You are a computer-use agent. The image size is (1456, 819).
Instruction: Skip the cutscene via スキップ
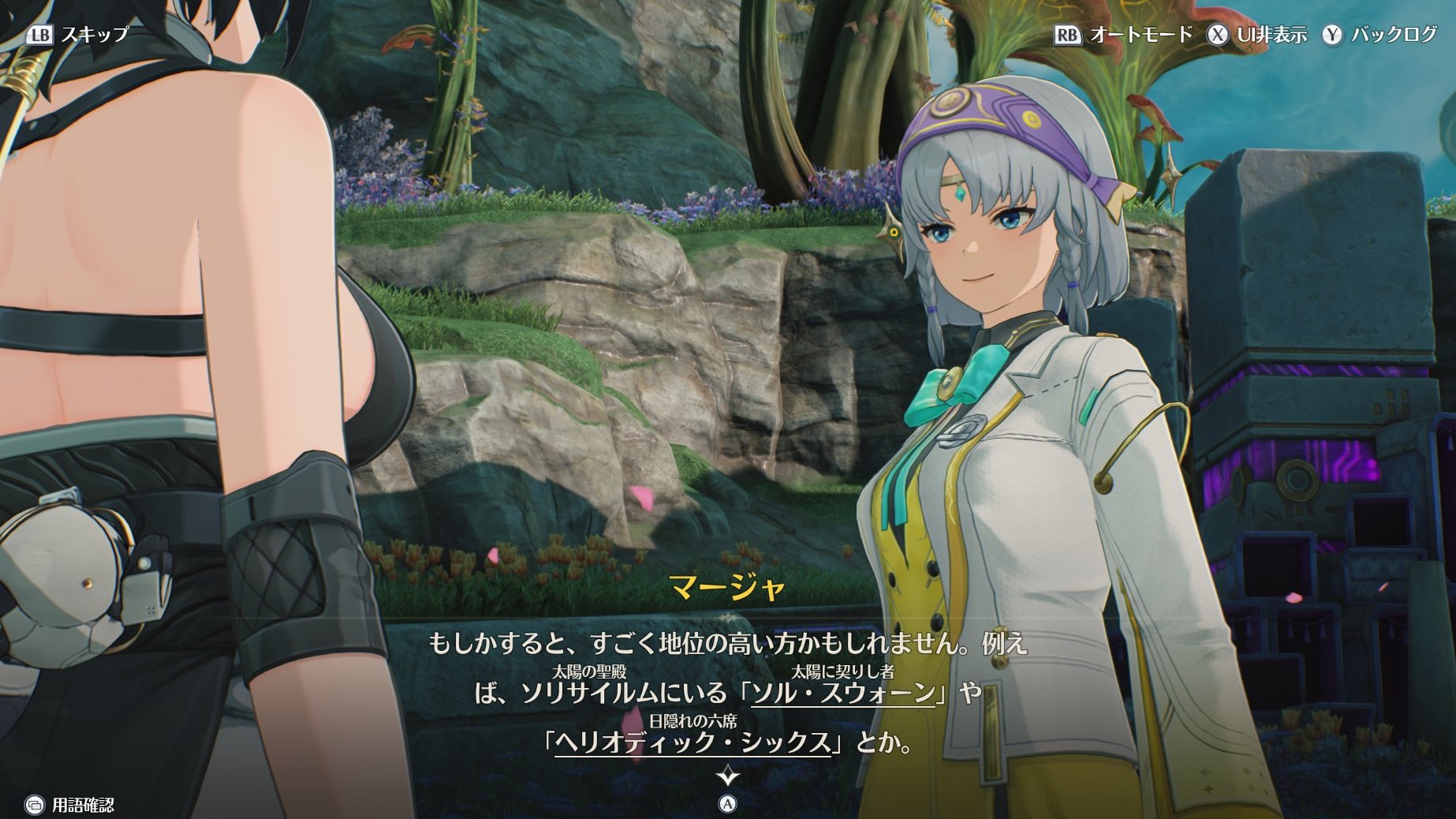pyautogui.click(x=77, y=35)
